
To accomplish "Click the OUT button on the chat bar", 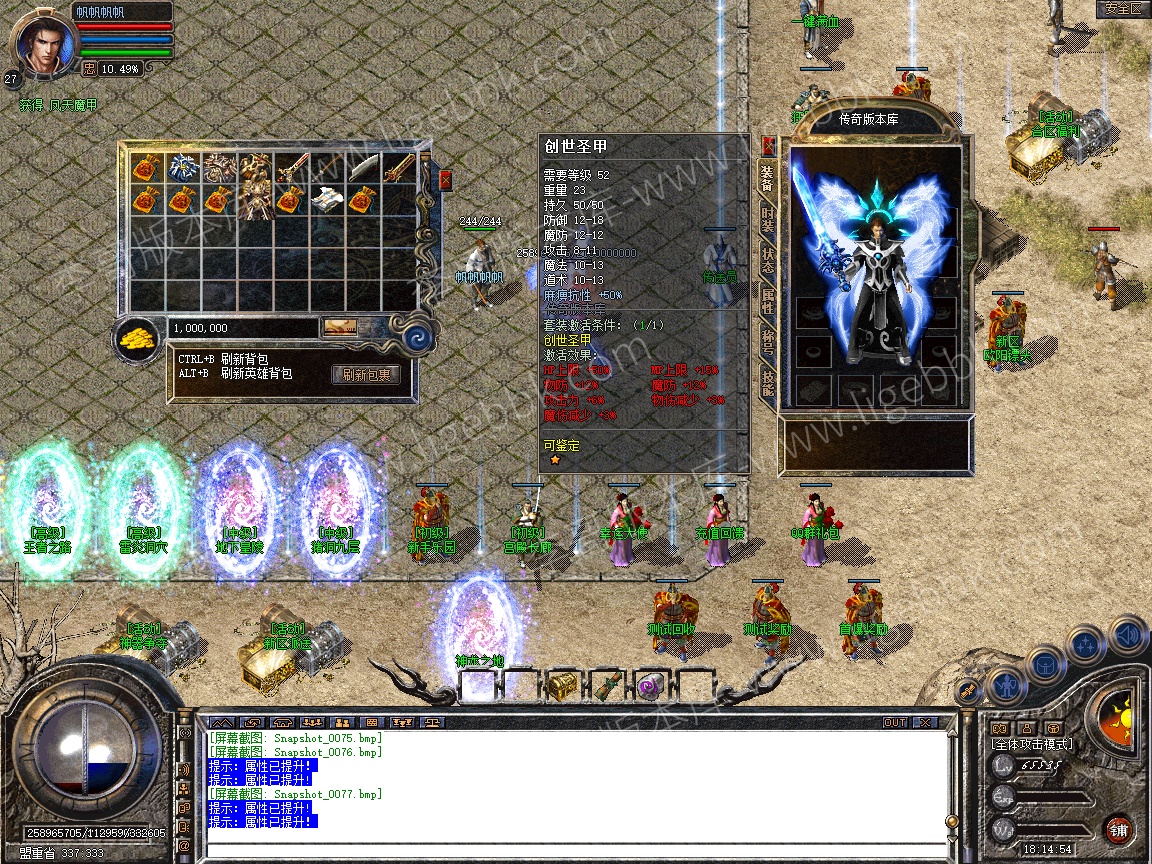I will click(x=894, y=722).
